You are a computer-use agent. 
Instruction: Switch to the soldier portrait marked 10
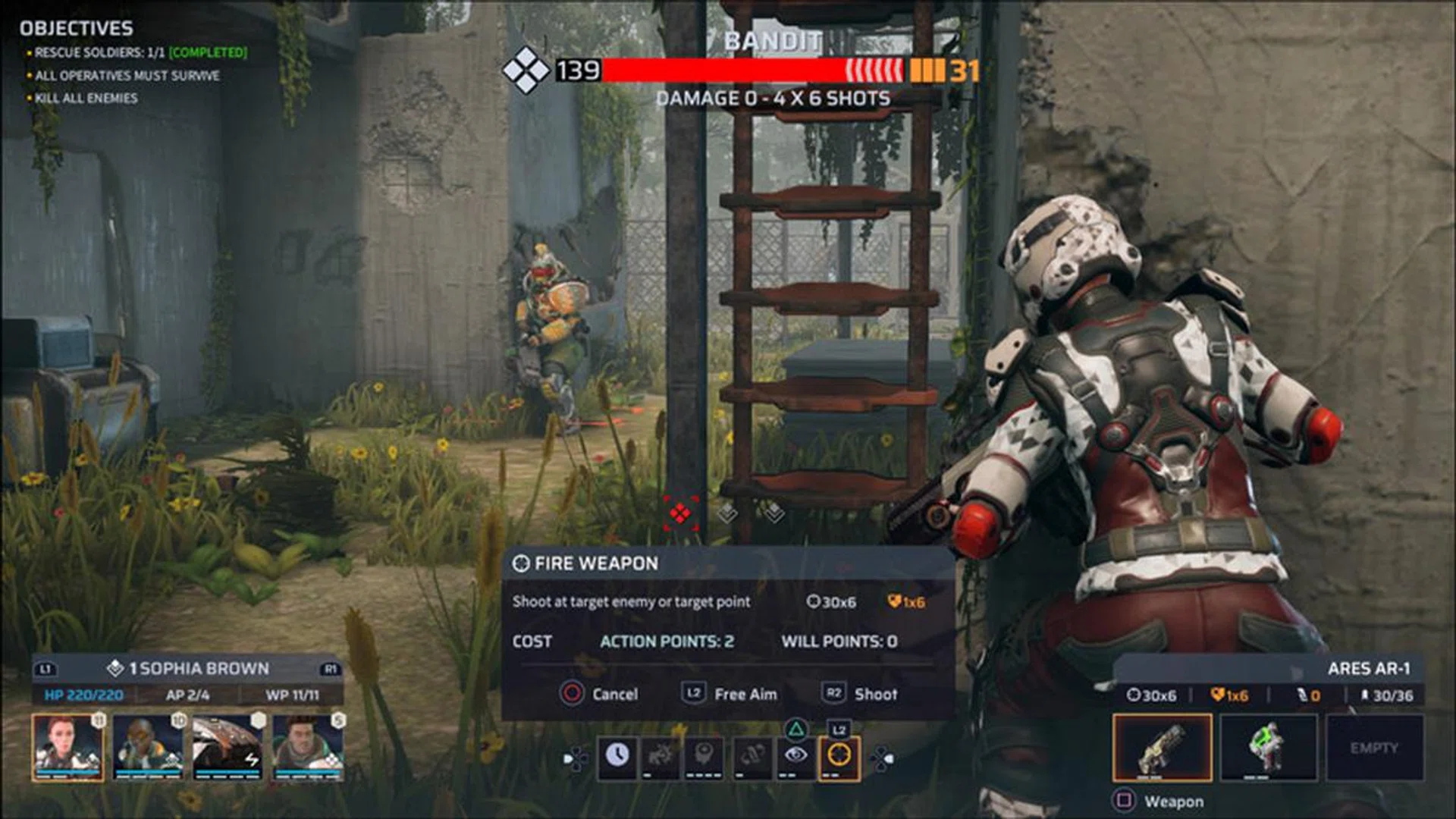pos(149,747)
